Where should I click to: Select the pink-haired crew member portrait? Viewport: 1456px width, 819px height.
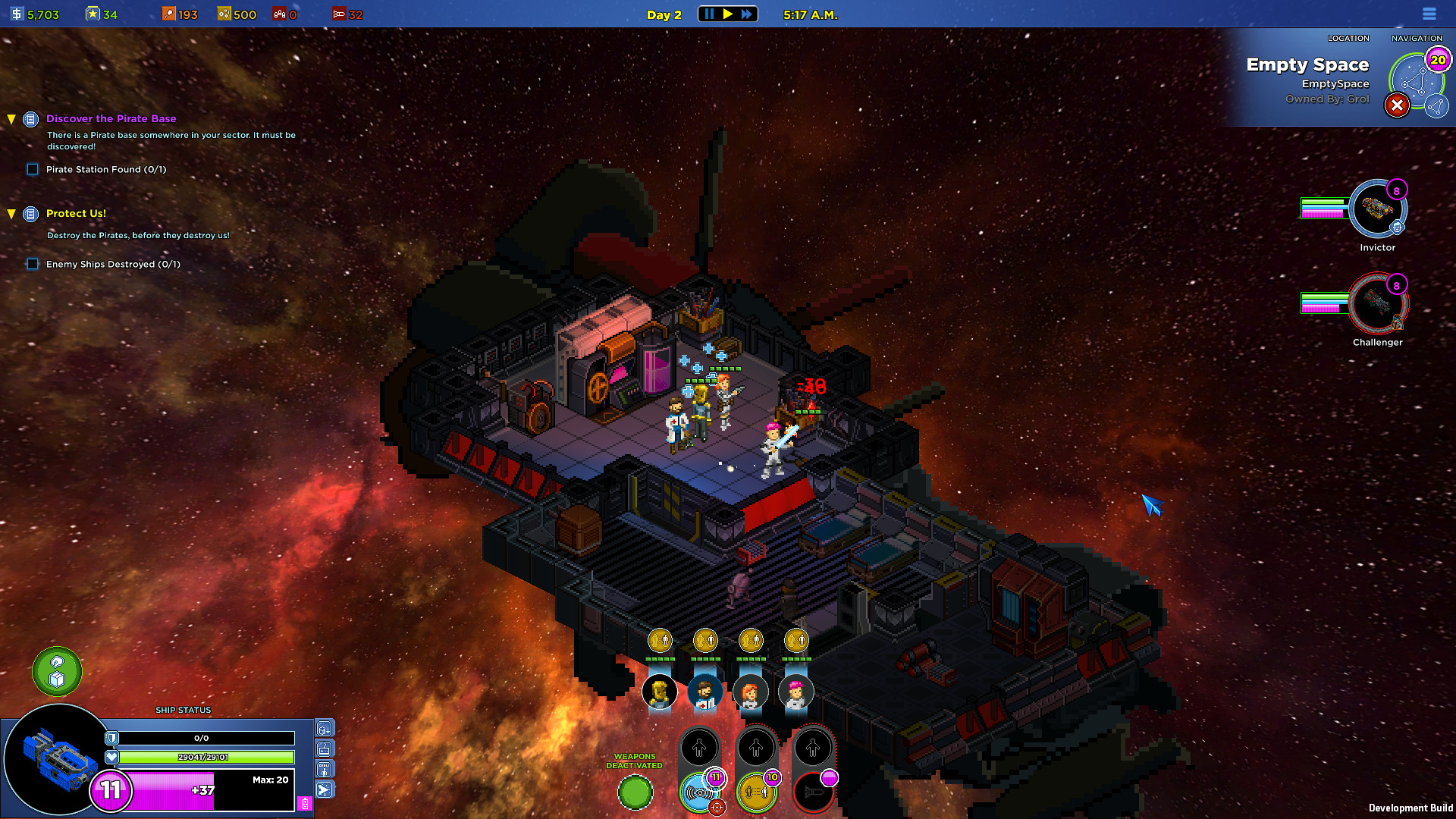795,692
